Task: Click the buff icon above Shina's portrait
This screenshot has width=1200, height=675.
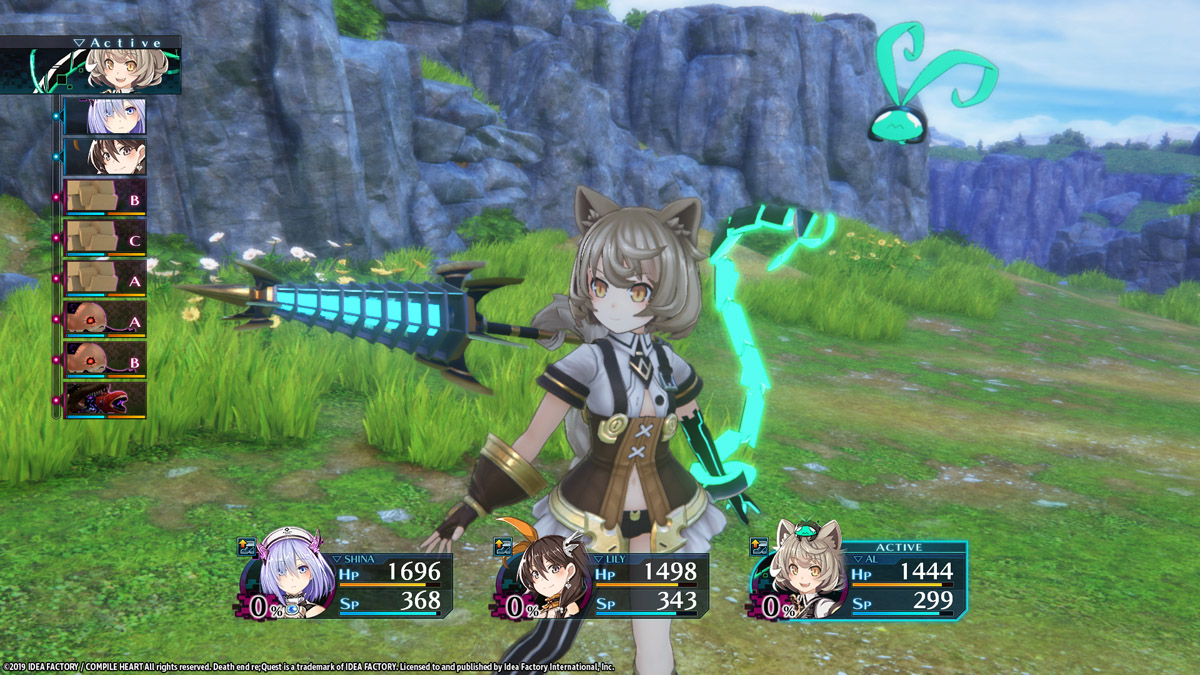Action: [246, 546]
